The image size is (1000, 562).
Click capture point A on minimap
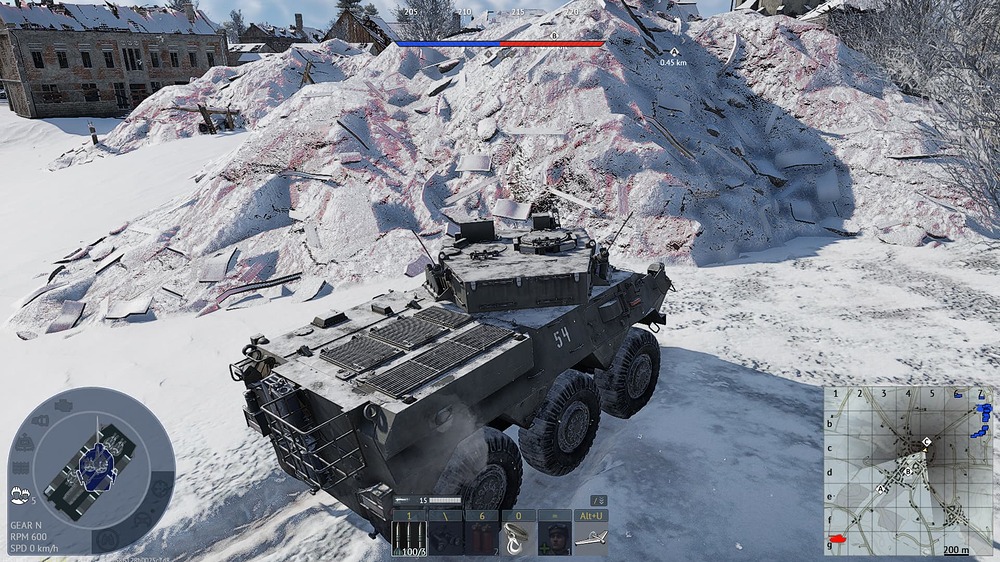click(x=880, y=489)
